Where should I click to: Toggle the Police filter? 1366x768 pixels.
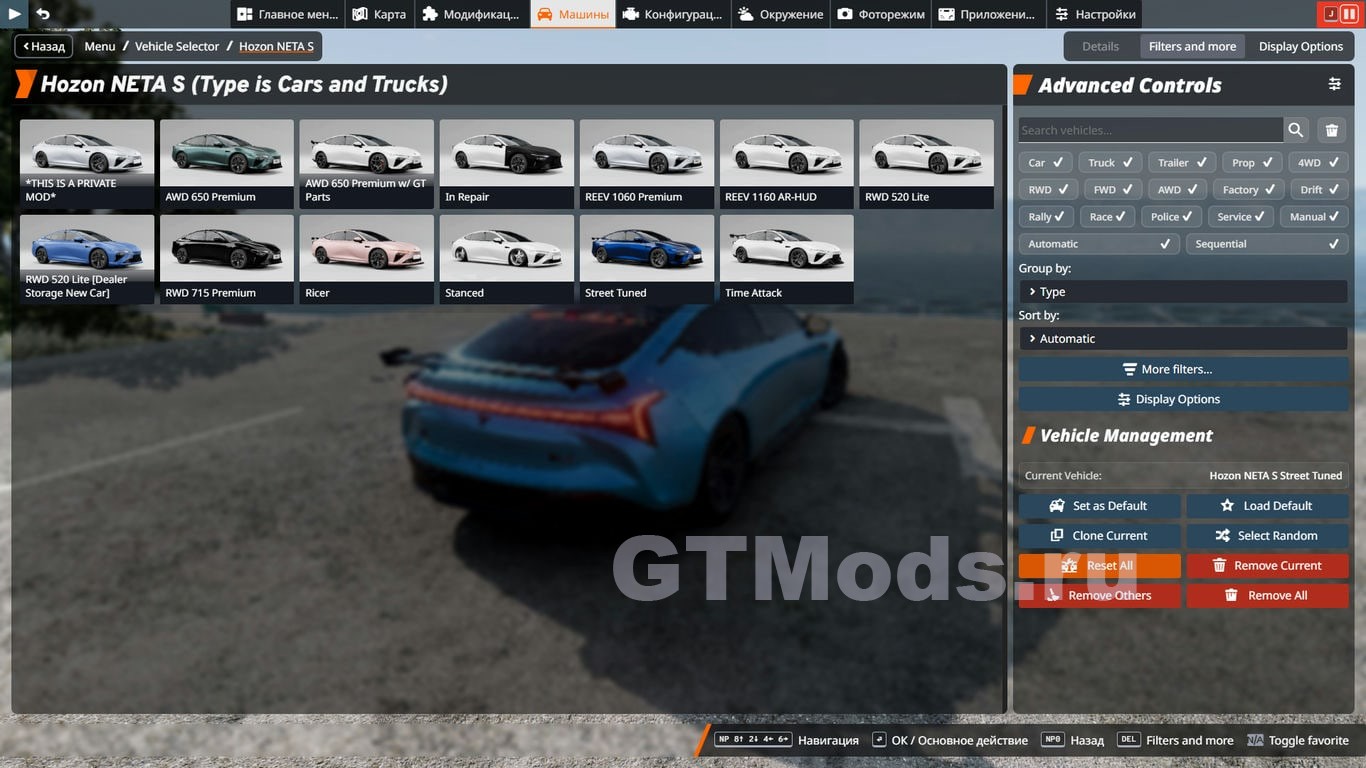coord(1172,217)
